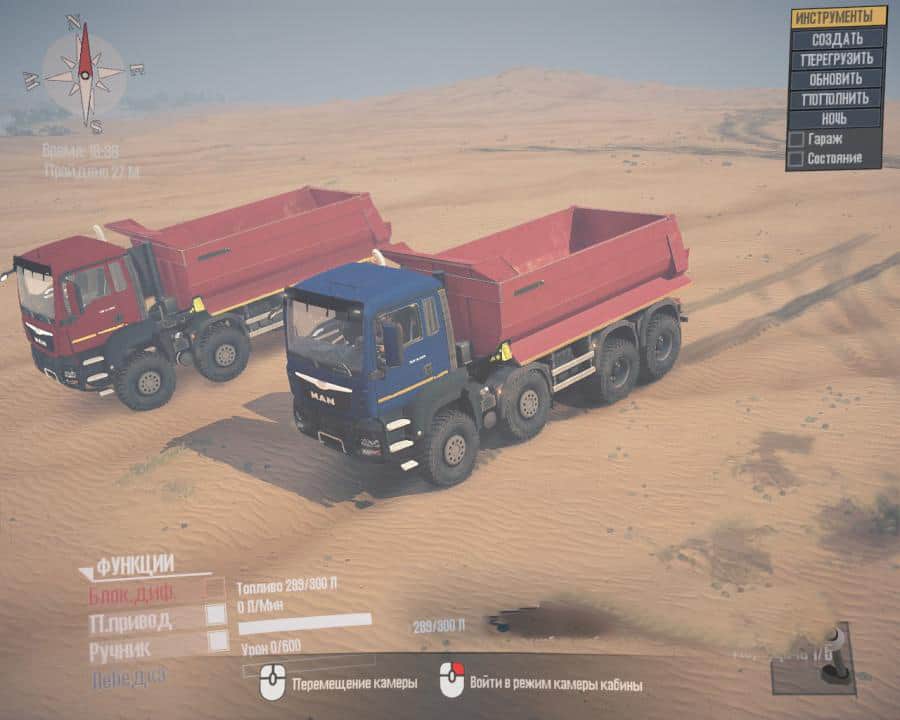The height and width of the screenshot is (720, 900).
Task: Click the Создать tools button
Action: (837, 38)
